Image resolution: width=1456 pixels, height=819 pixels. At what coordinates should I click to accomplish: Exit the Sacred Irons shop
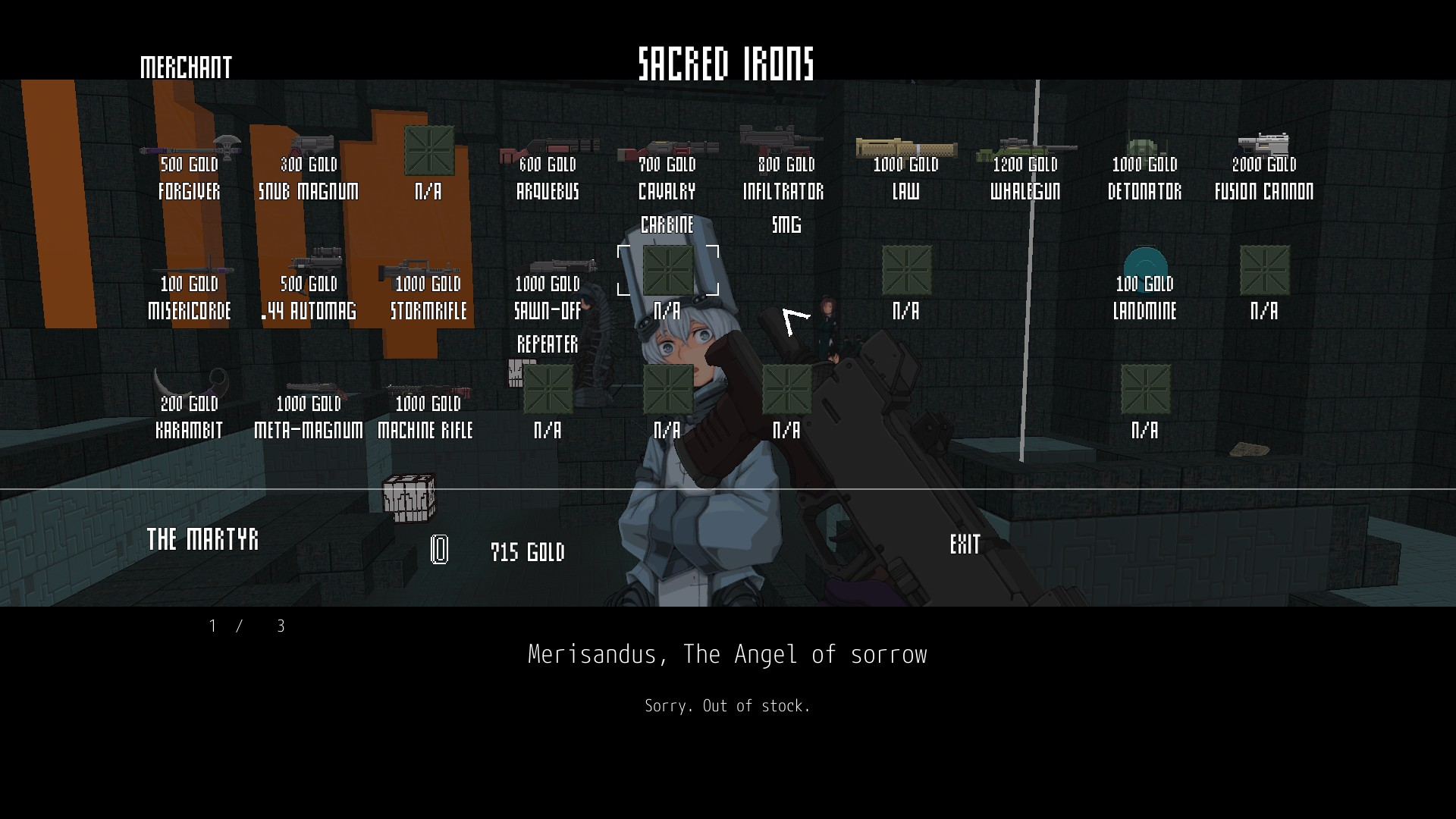pyautogui.click(x=965, y=544)
